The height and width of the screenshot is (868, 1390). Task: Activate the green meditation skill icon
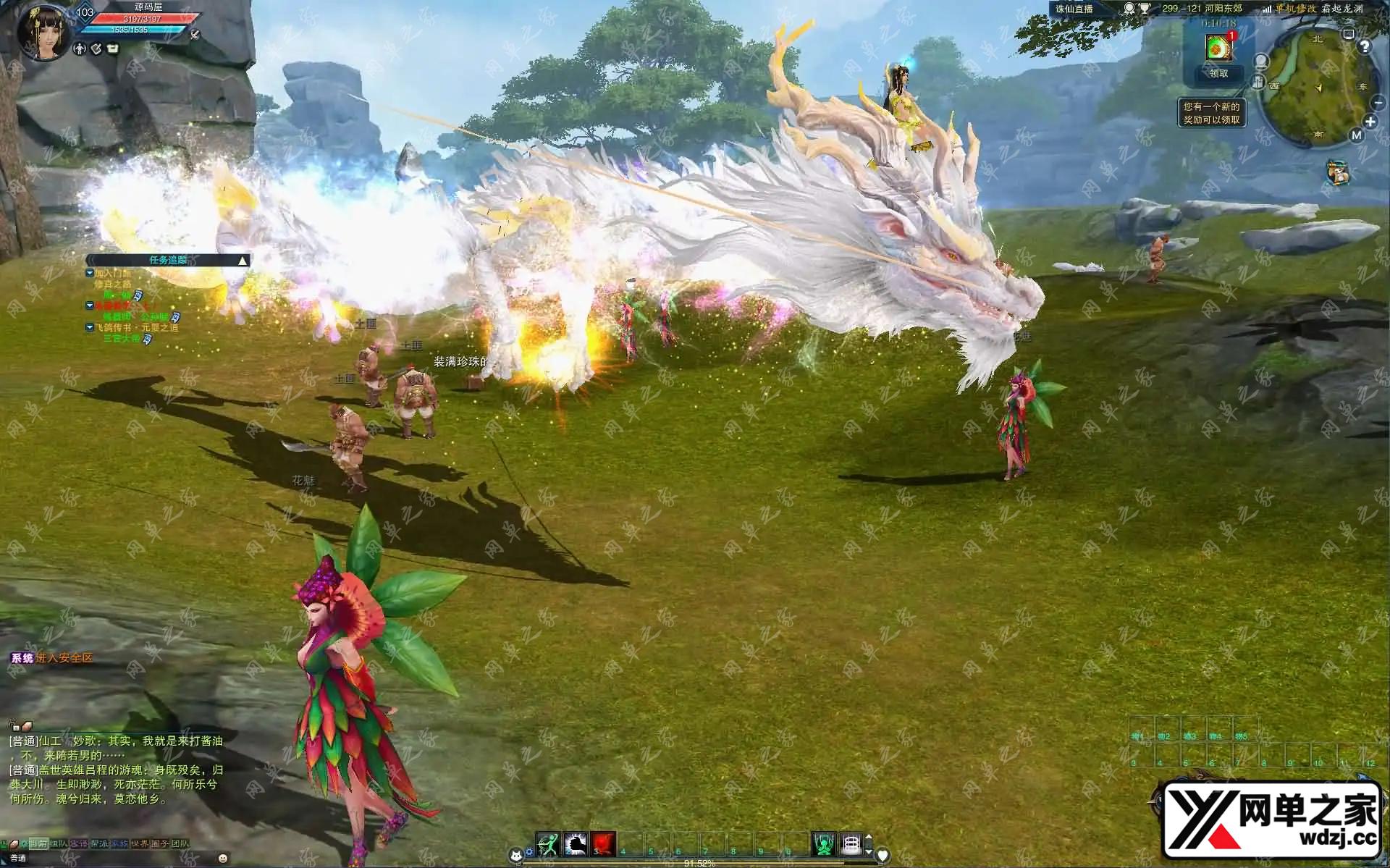pos(823,843)
